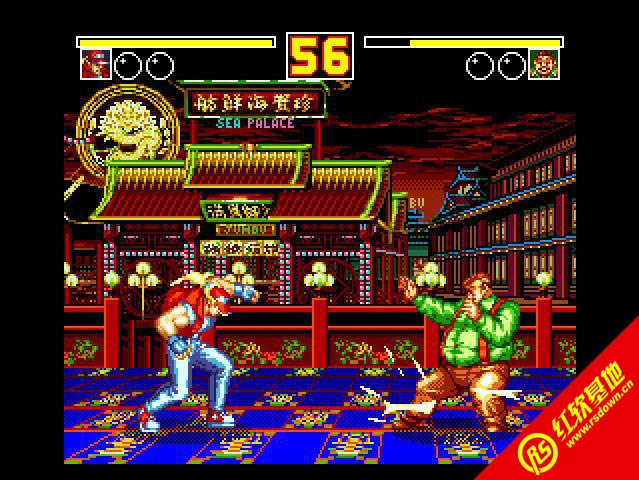Select the green-shirted opponent's portrait icon

coord(544,65)
